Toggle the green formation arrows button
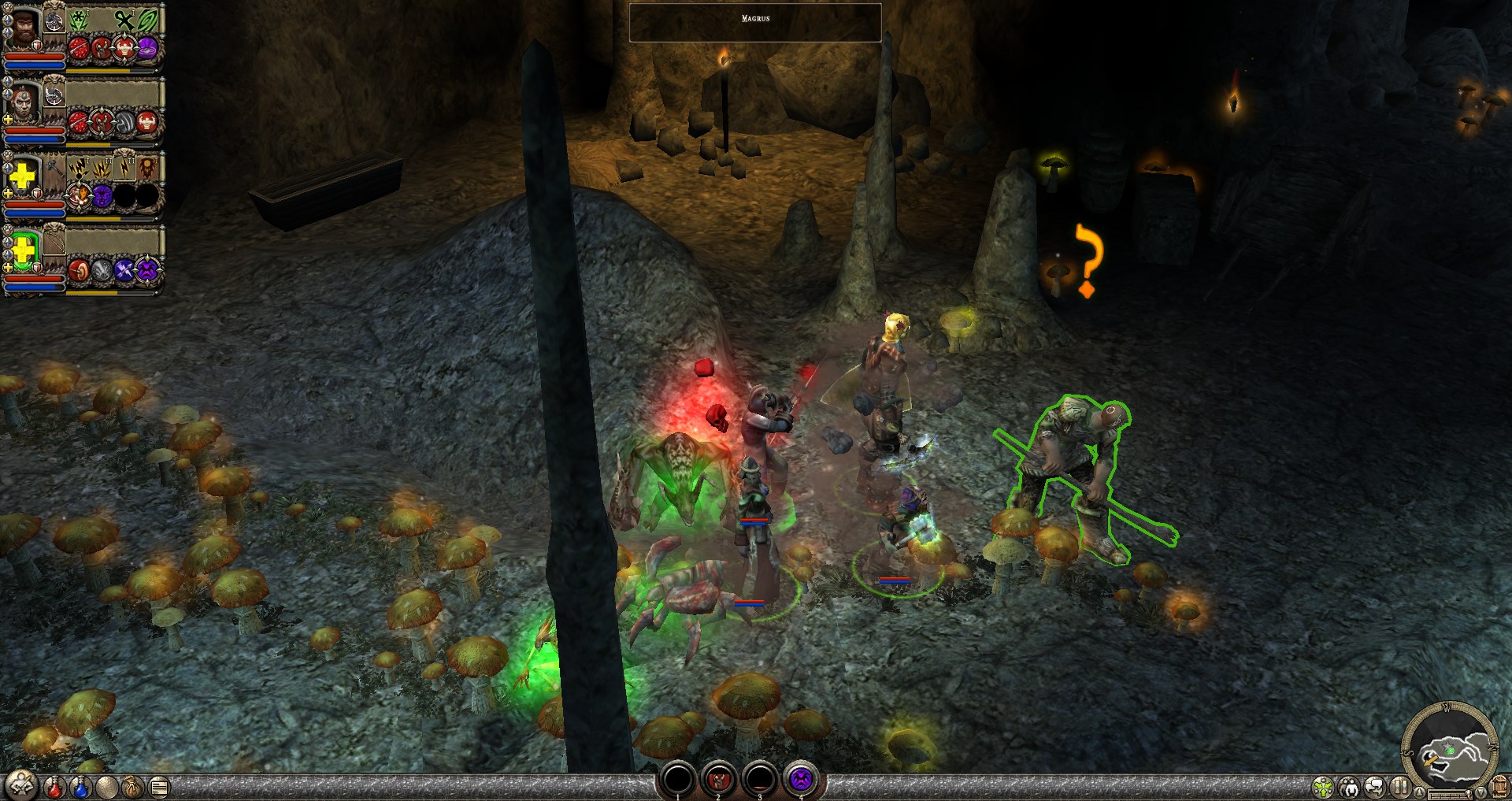Screen dimensions: 1512x801 (1323, 787)
